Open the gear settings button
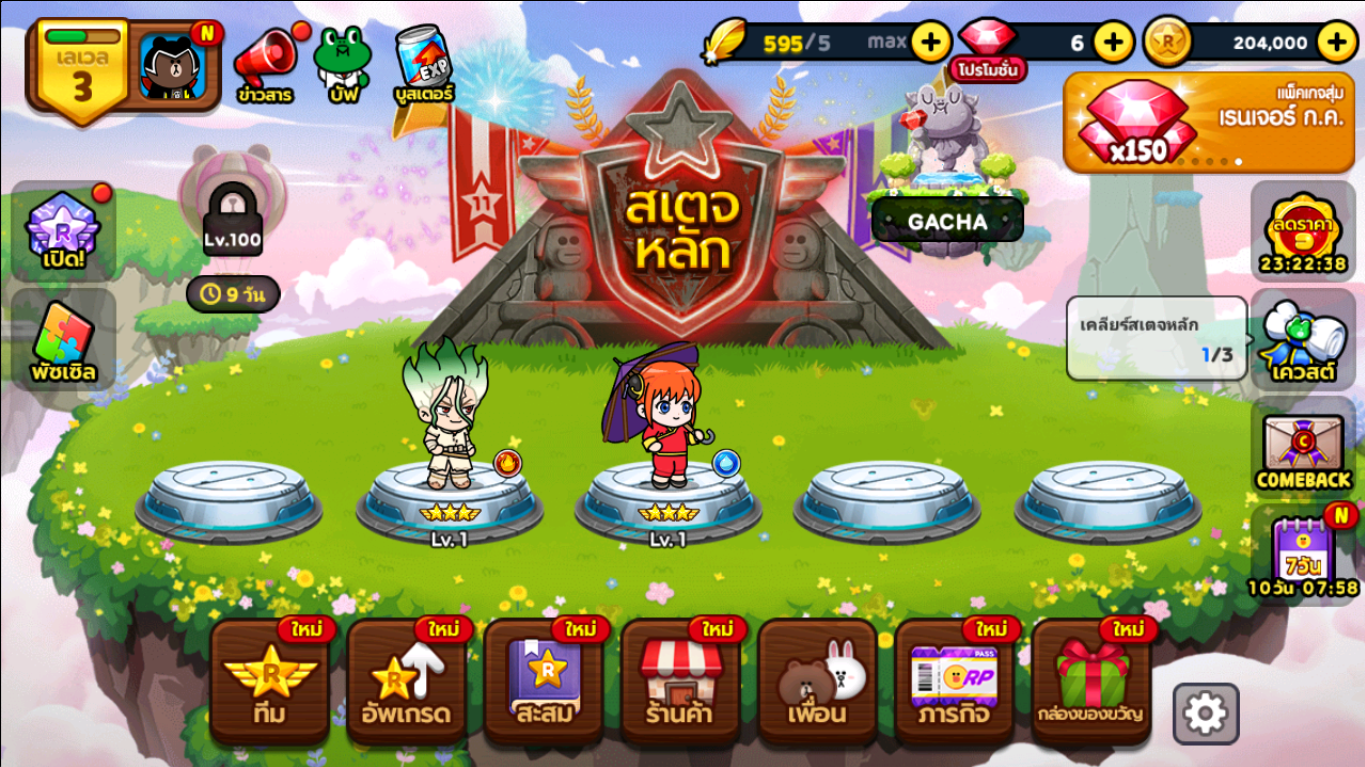The image size is (1365, 767). (1205, 714)
